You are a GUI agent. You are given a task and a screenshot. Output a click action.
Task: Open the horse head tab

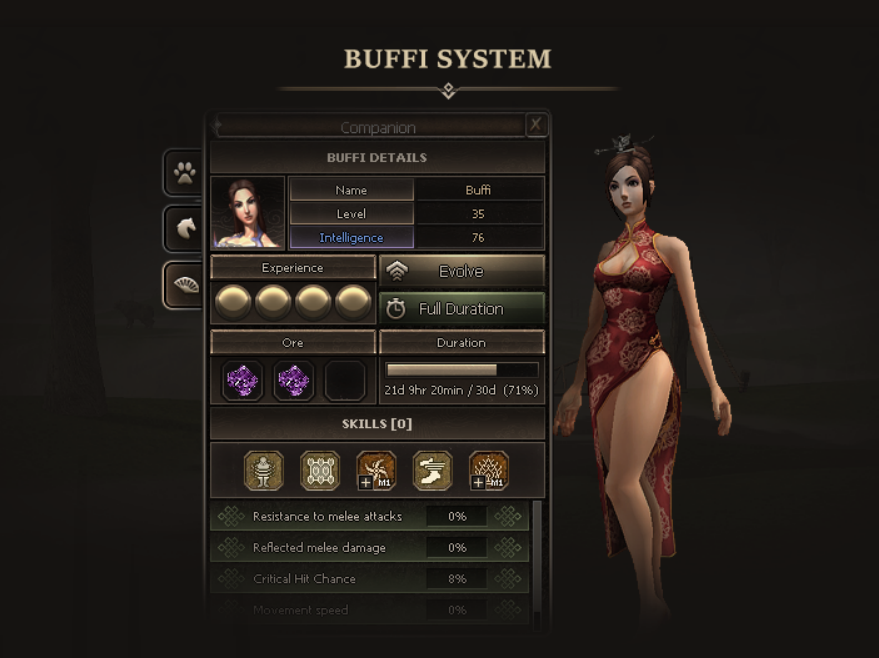point(185,229)
